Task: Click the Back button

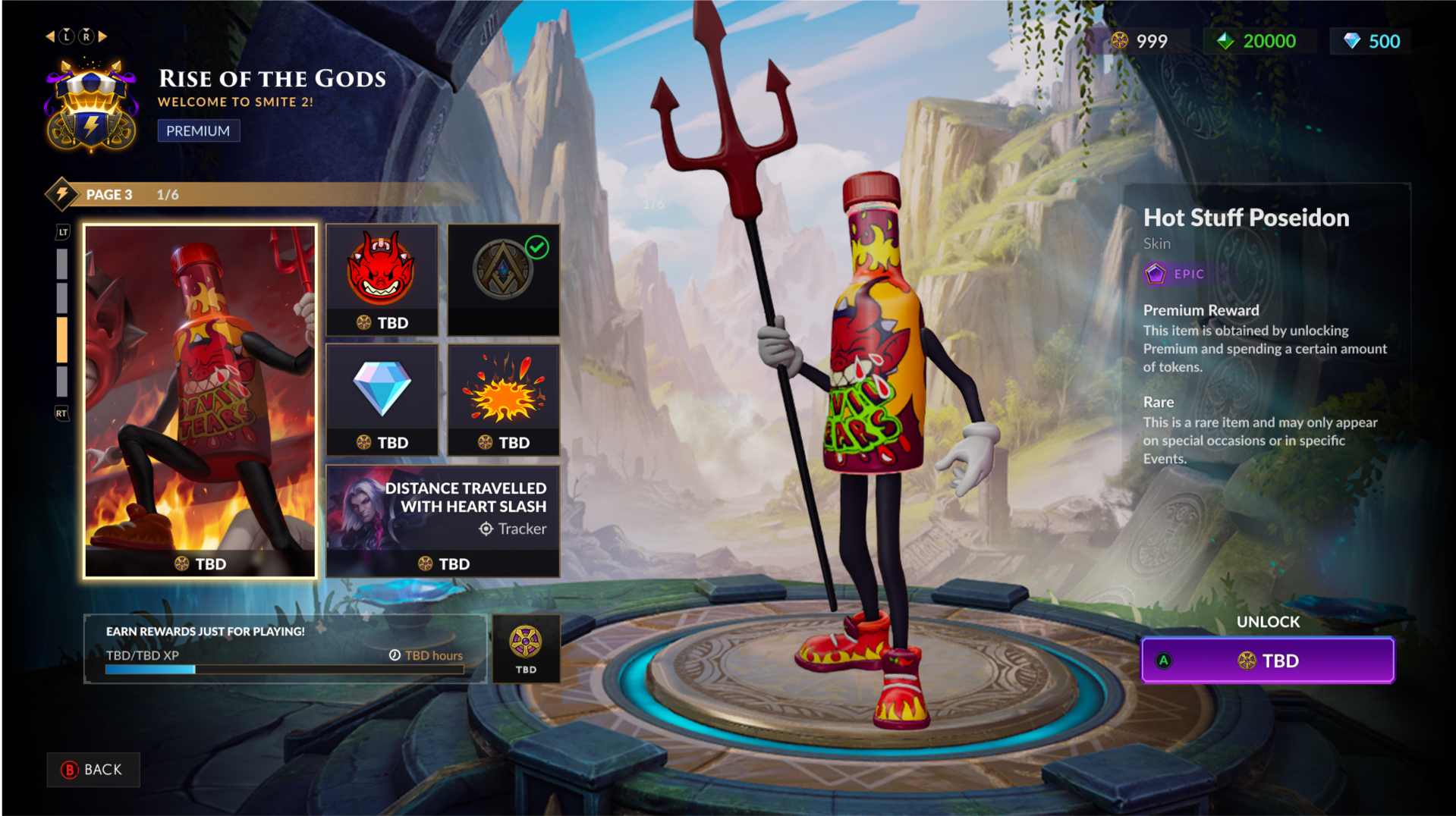Action: pyautogui.click(x=93, y=770)
